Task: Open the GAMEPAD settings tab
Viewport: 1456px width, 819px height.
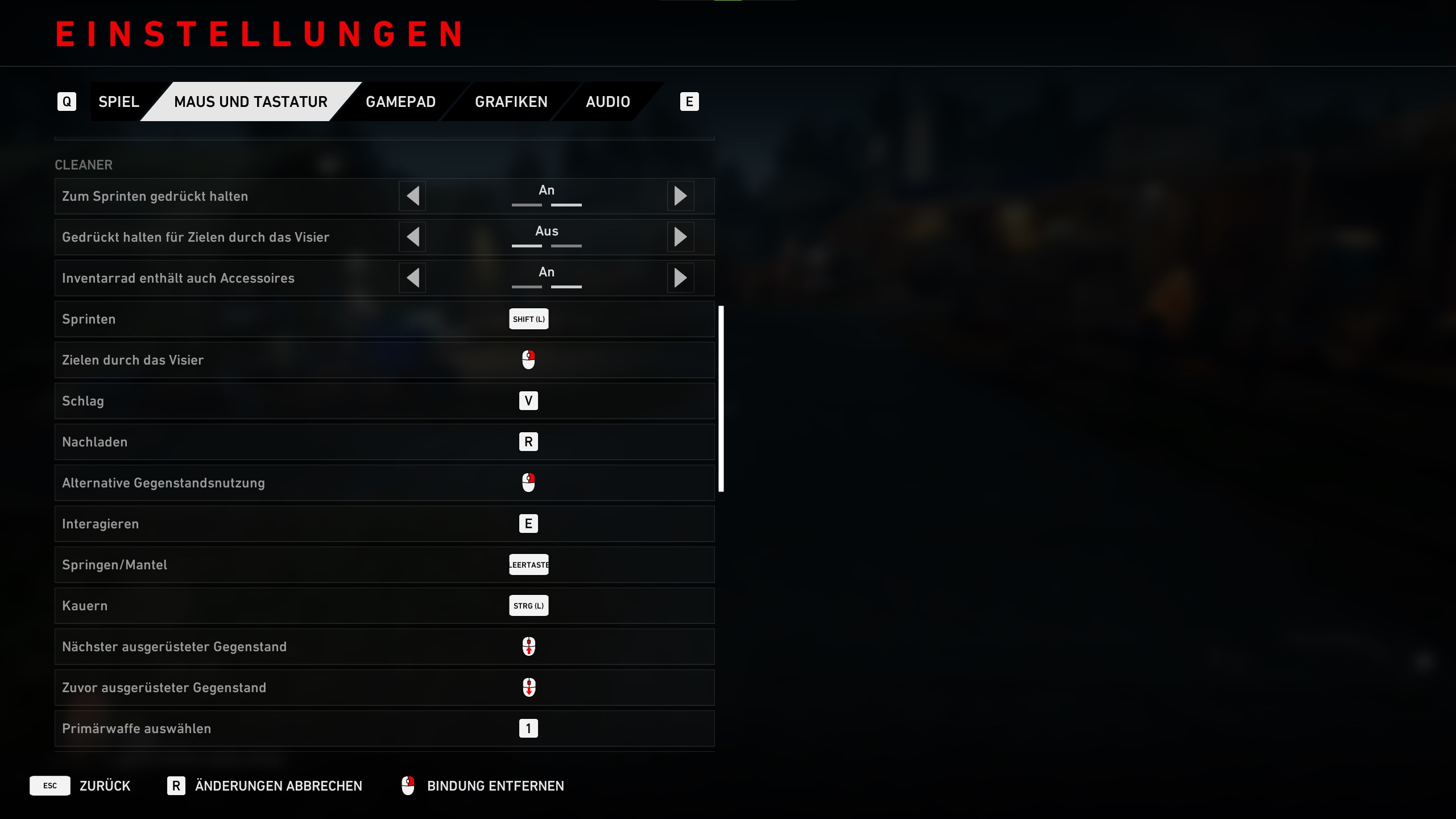Action: click(400, 102)
